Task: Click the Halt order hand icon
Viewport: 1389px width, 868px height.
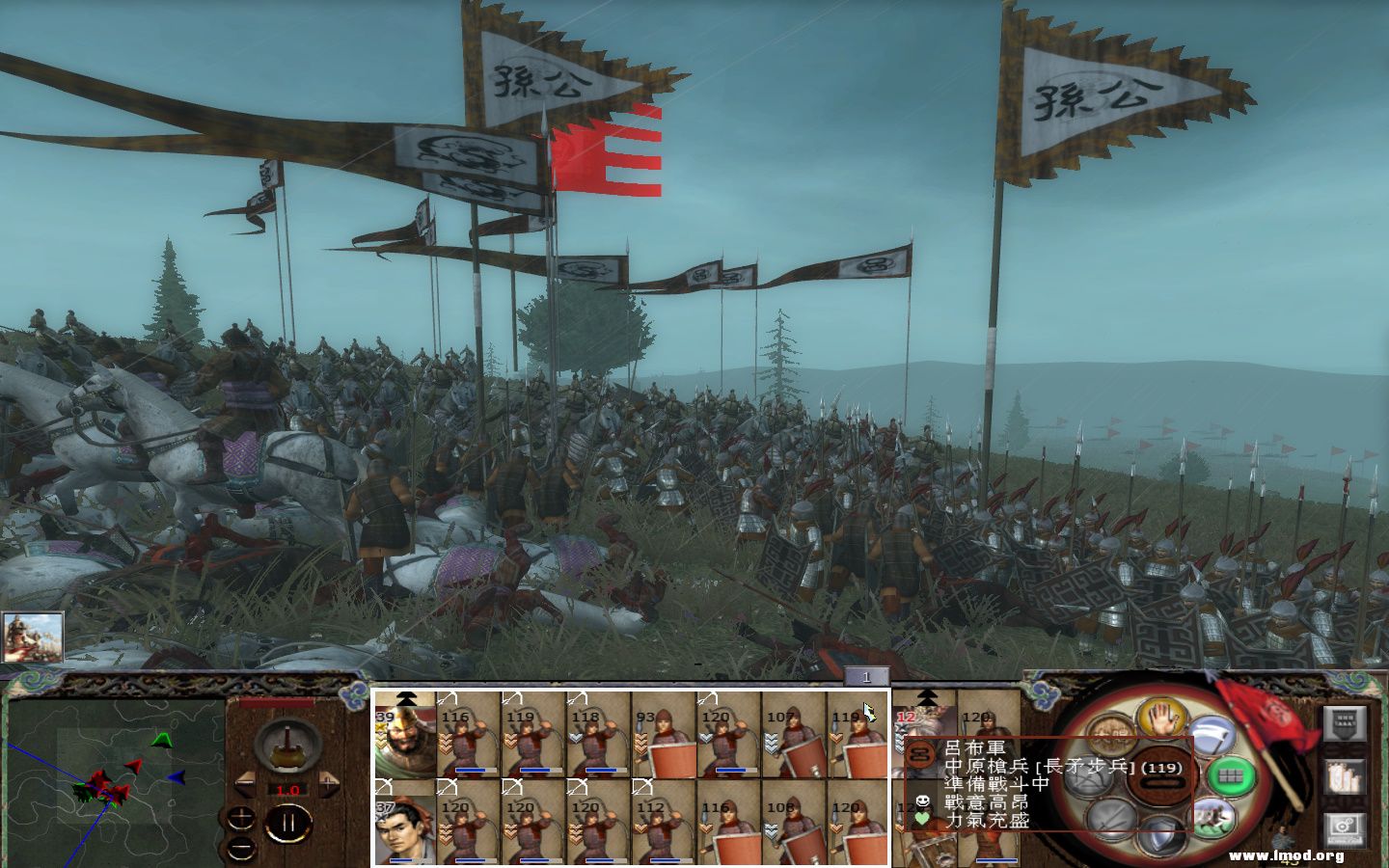Action: pos(1159,718)
